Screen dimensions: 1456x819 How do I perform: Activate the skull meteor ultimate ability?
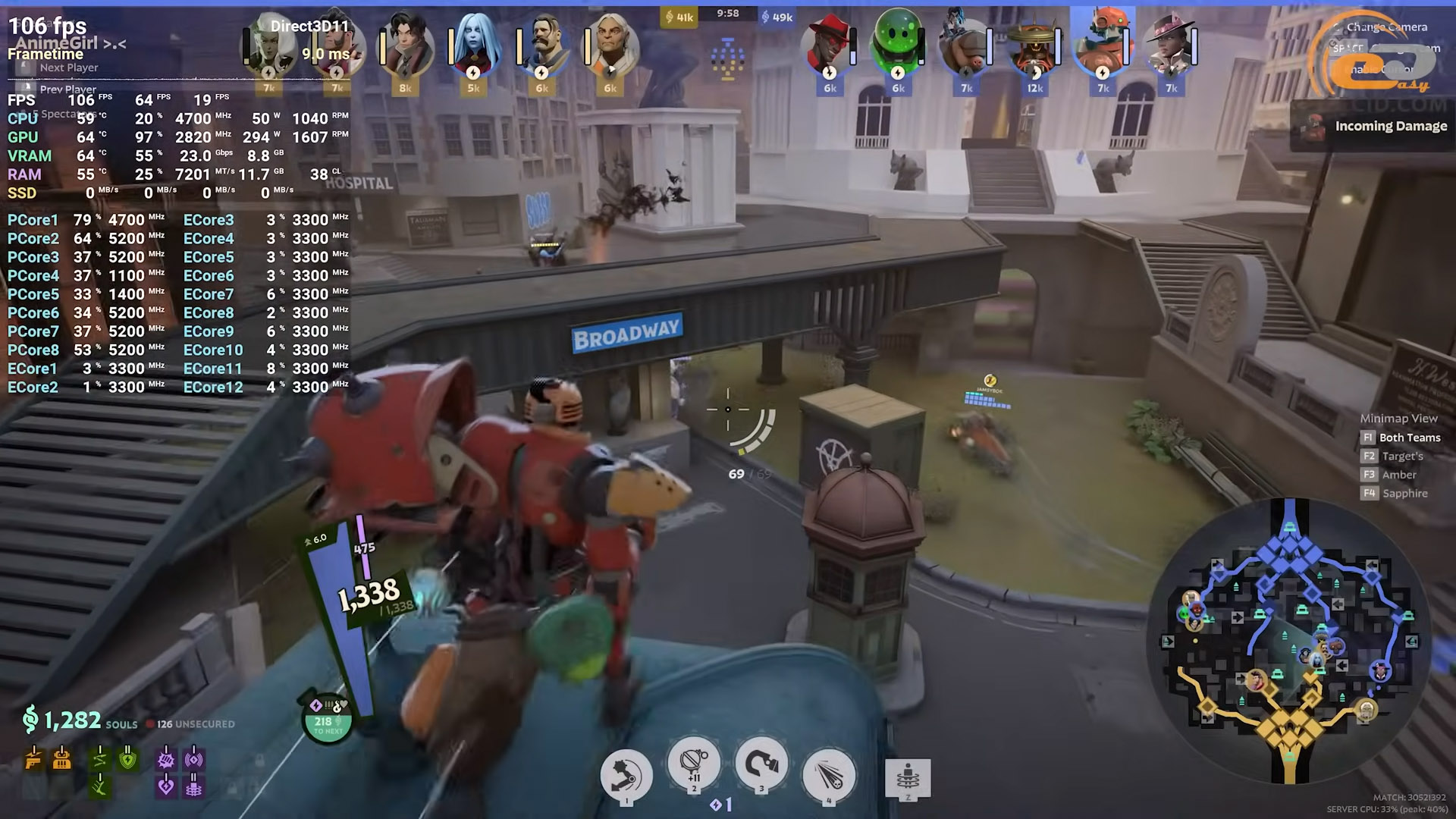(829, 775)
